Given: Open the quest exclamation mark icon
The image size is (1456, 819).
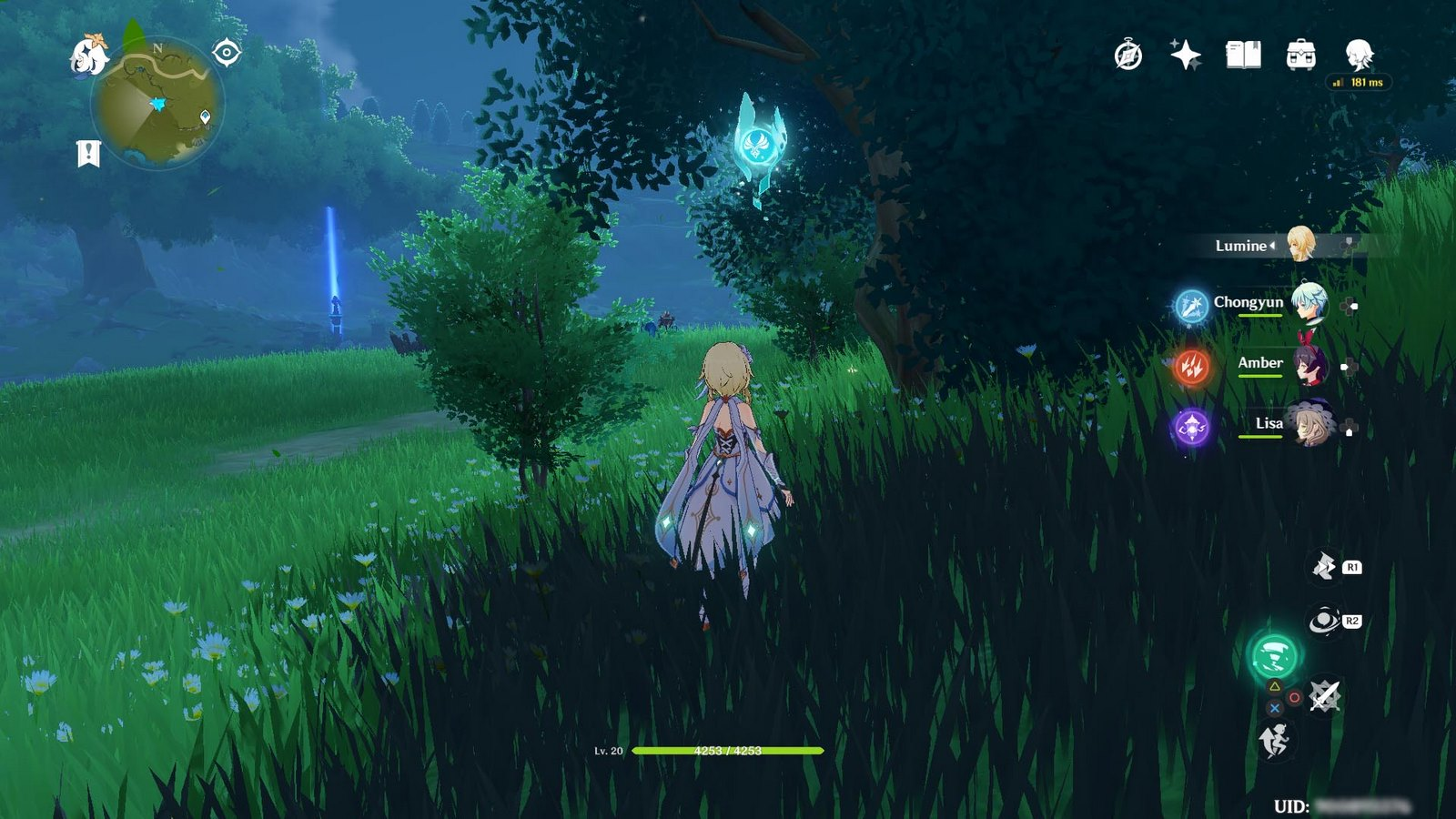Looking at the screenshot, I should click(87, 154).
